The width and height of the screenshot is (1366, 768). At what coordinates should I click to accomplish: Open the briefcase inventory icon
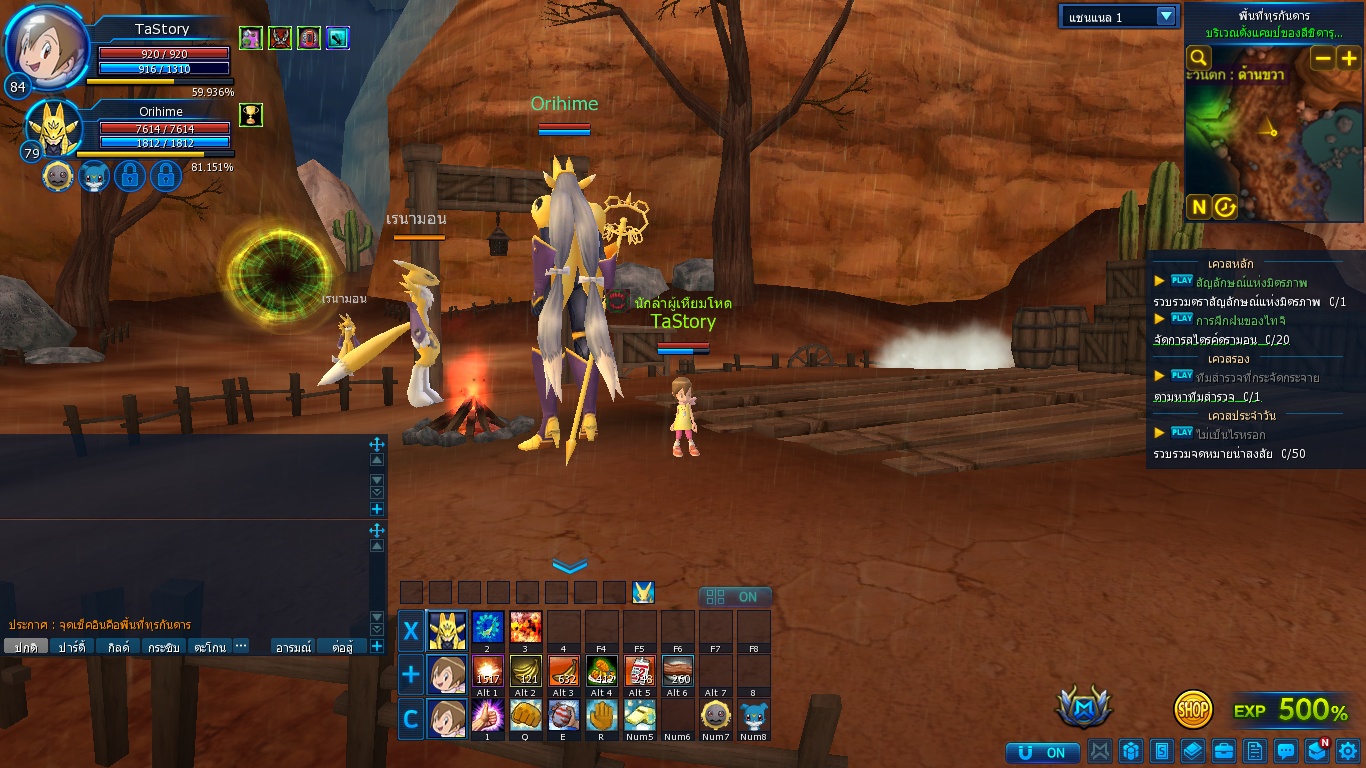tap(1224, 751)
